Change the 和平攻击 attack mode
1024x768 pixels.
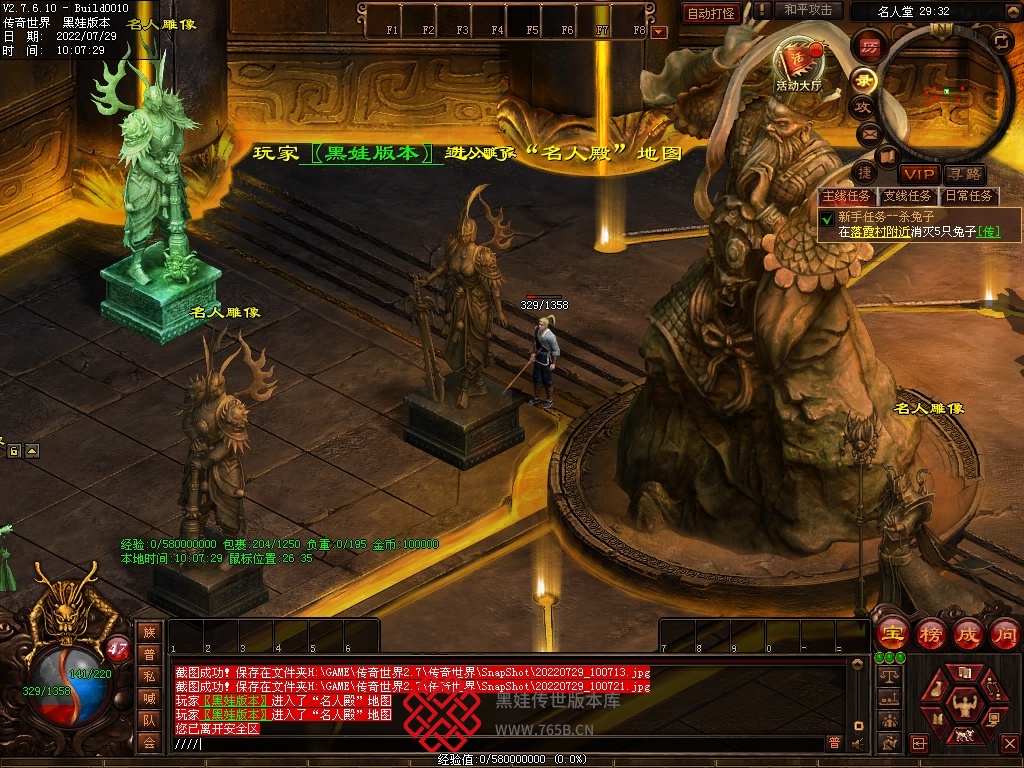pyautogui.click(x=808, y=10)
